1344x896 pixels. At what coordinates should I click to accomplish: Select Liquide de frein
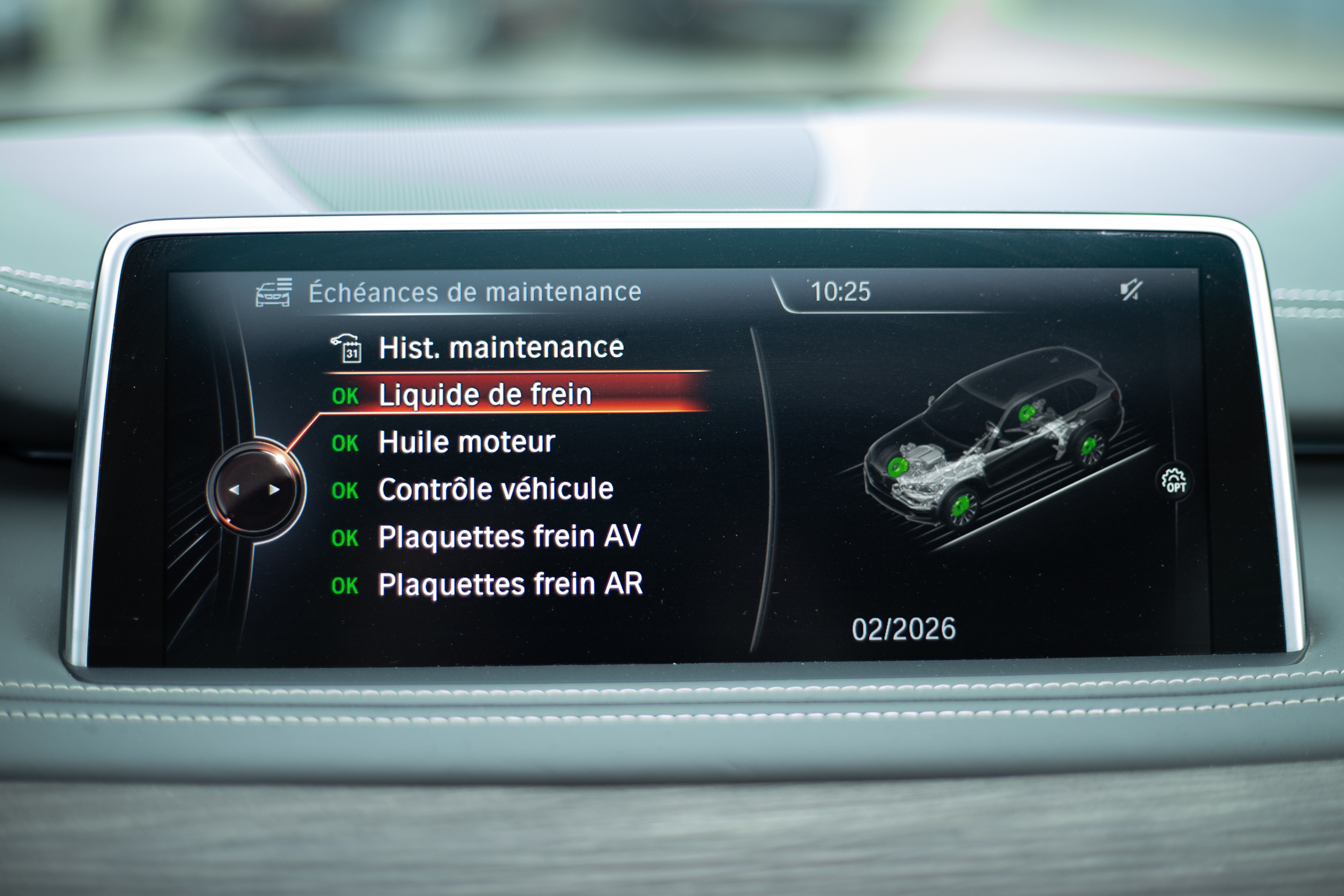(485, 395)
